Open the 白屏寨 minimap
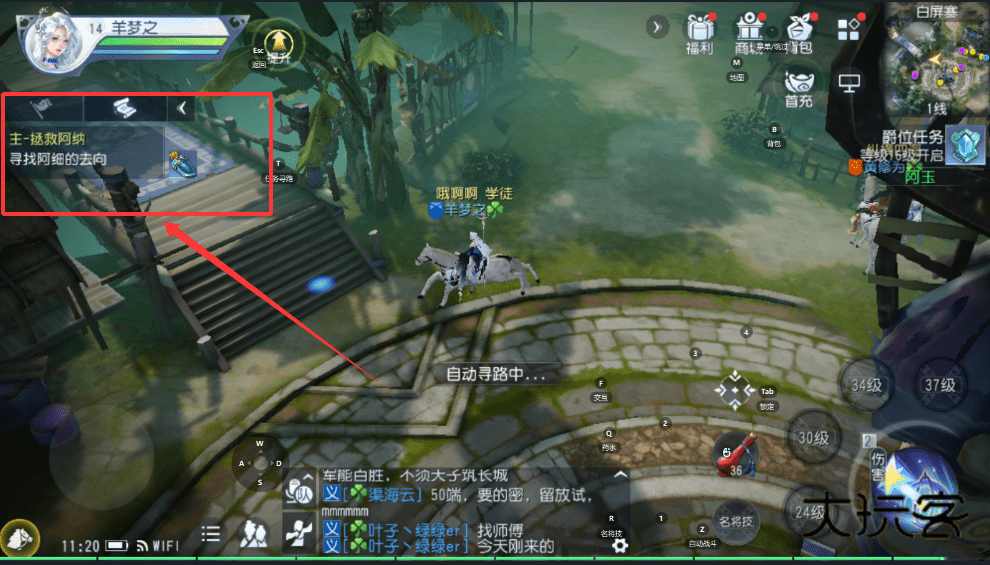The image size is (990, 565). pyautogui.click(x=935, y=62)
